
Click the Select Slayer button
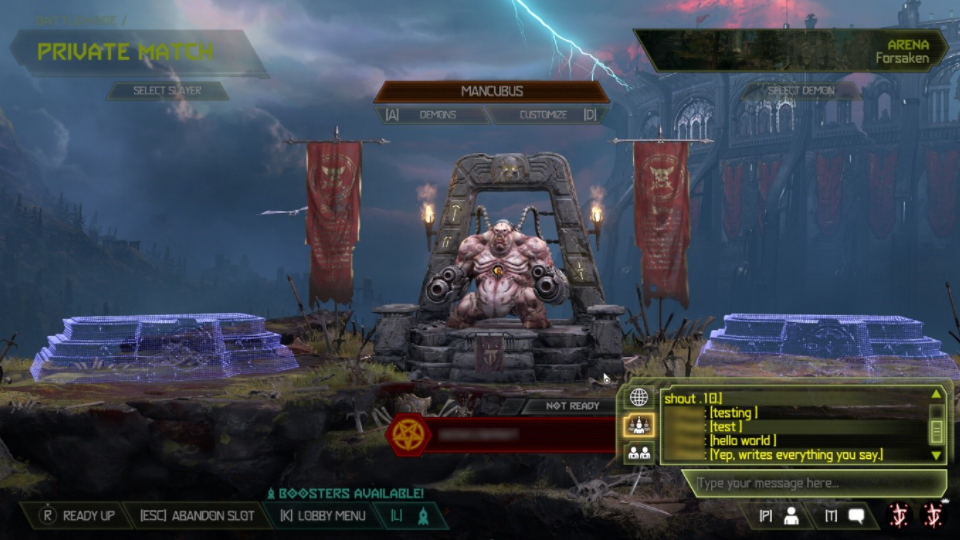167,91
